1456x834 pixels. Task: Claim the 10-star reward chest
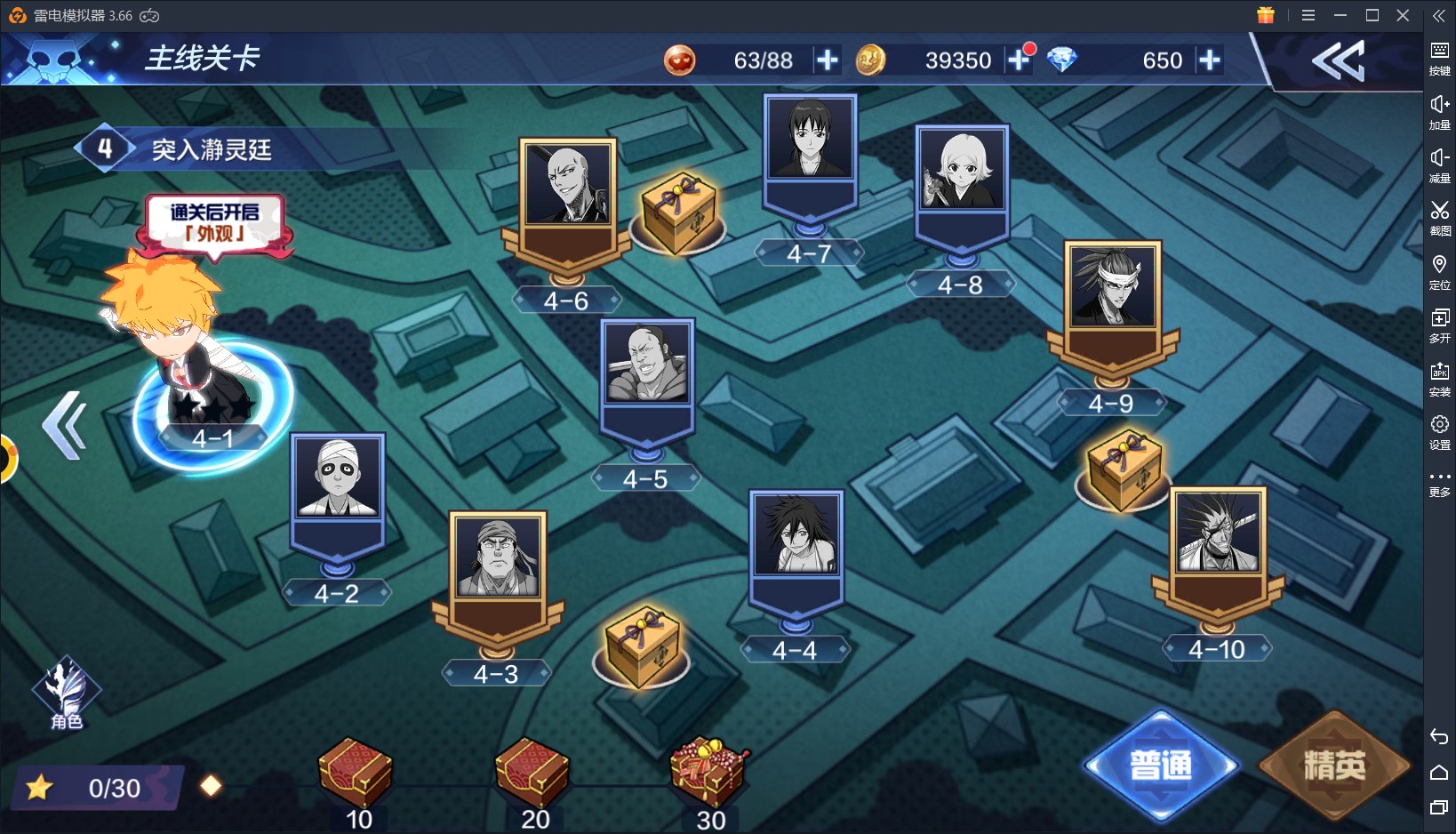(x=356, y=774)
